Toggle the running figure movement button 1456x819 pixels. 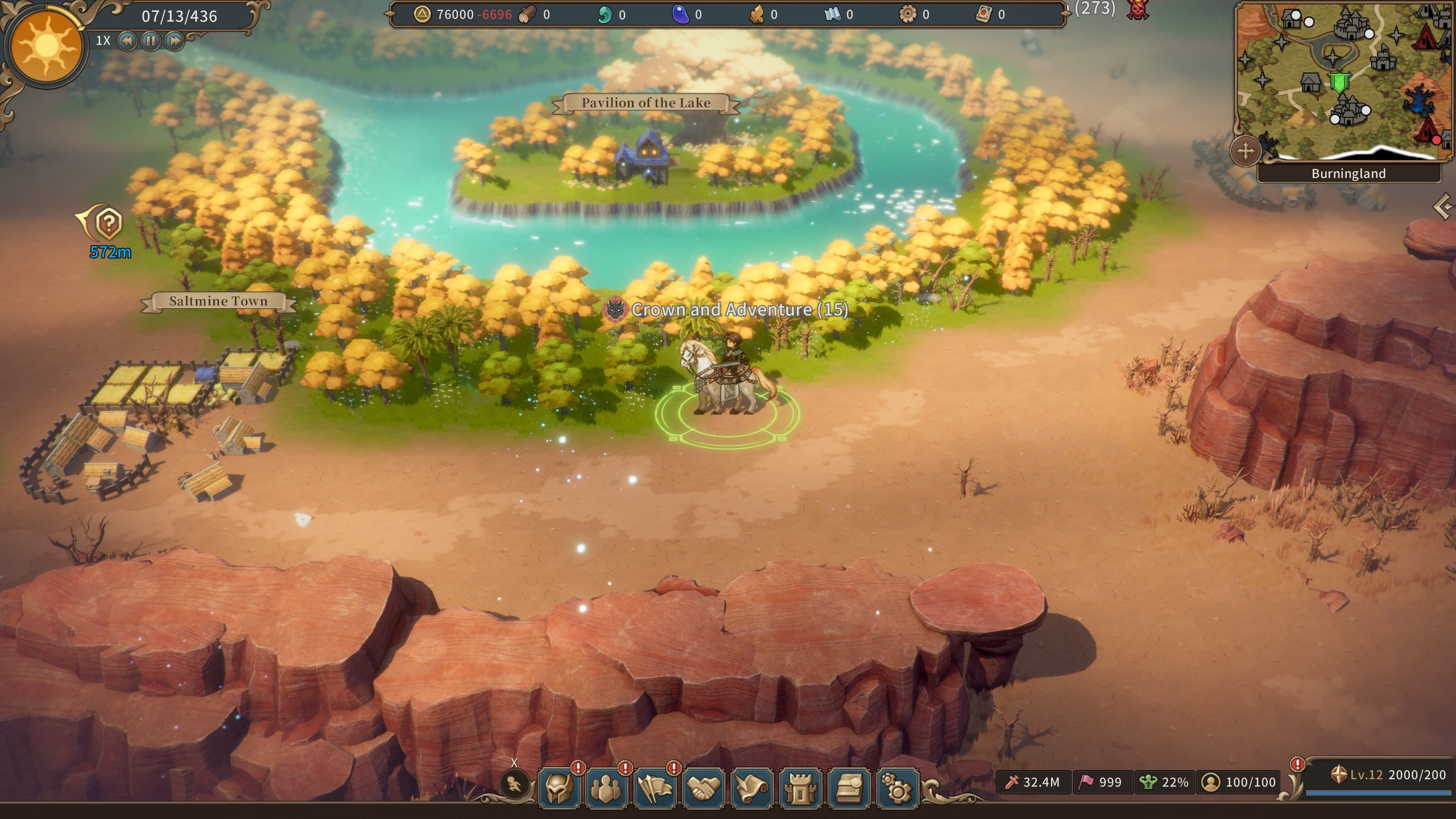pyautogui.click(x=514, y=786)
